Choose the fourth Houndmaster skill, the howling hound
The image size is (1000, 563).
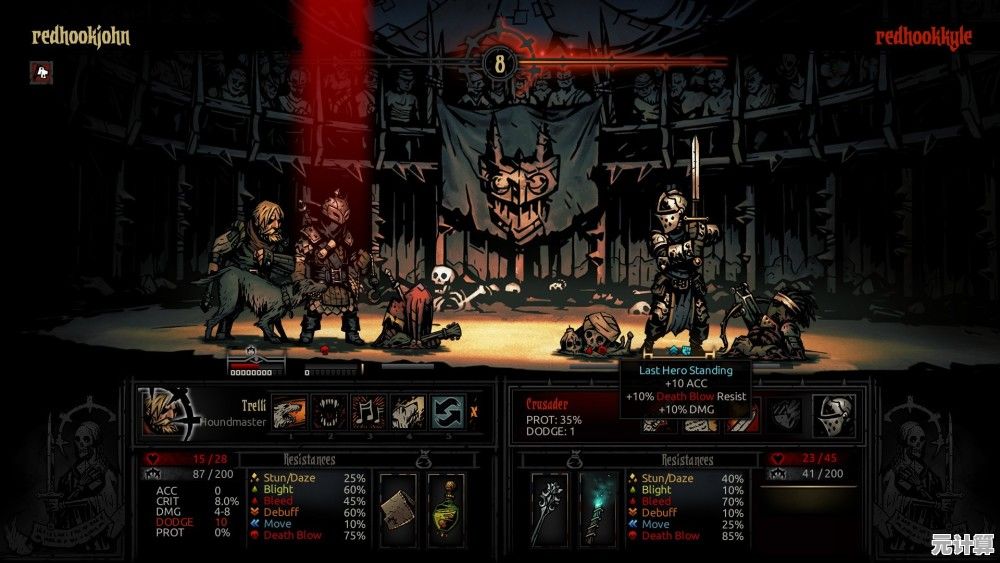[x=408, y=411]
